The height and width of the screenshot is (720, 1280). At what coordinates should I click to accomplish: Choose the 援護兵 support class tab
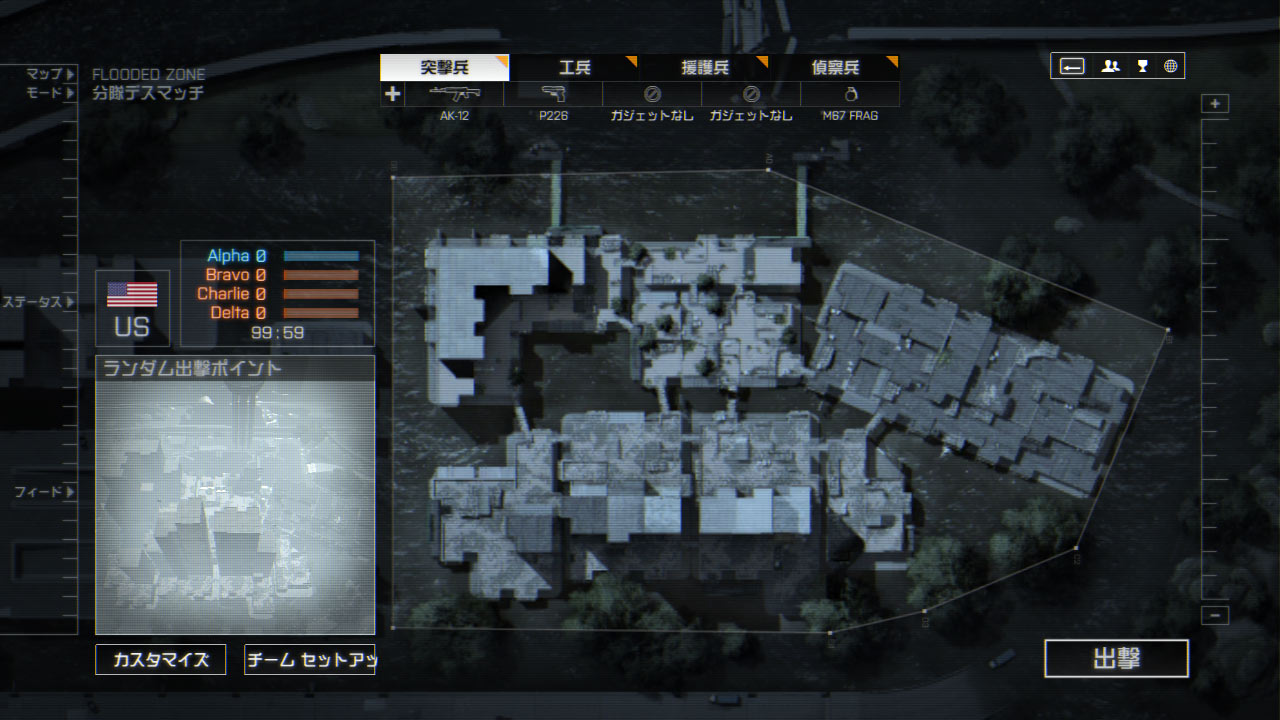[704, 68]
